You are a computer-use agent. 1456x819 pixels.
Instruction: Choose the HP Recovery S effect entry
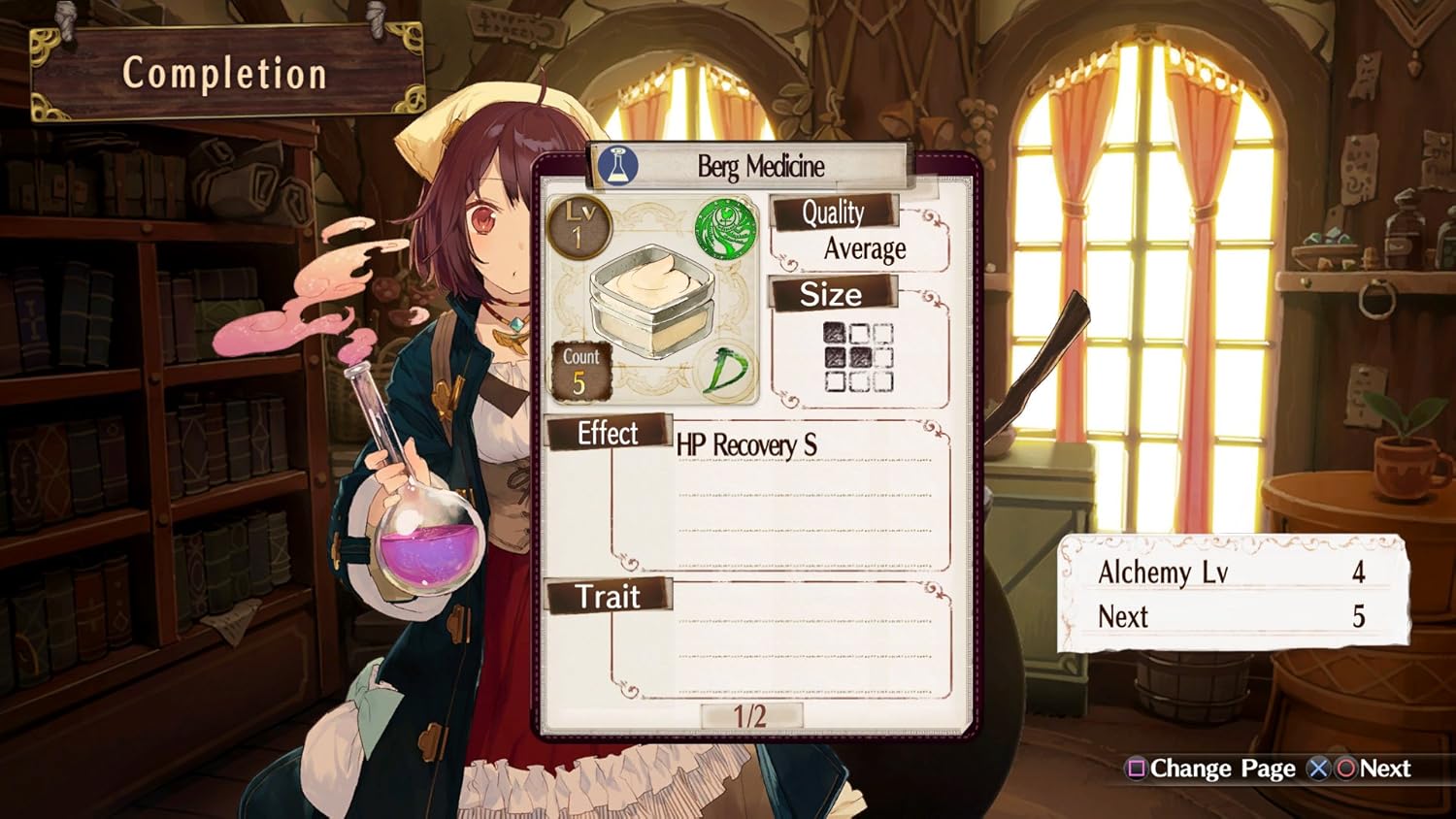click(x=746, y=445)
